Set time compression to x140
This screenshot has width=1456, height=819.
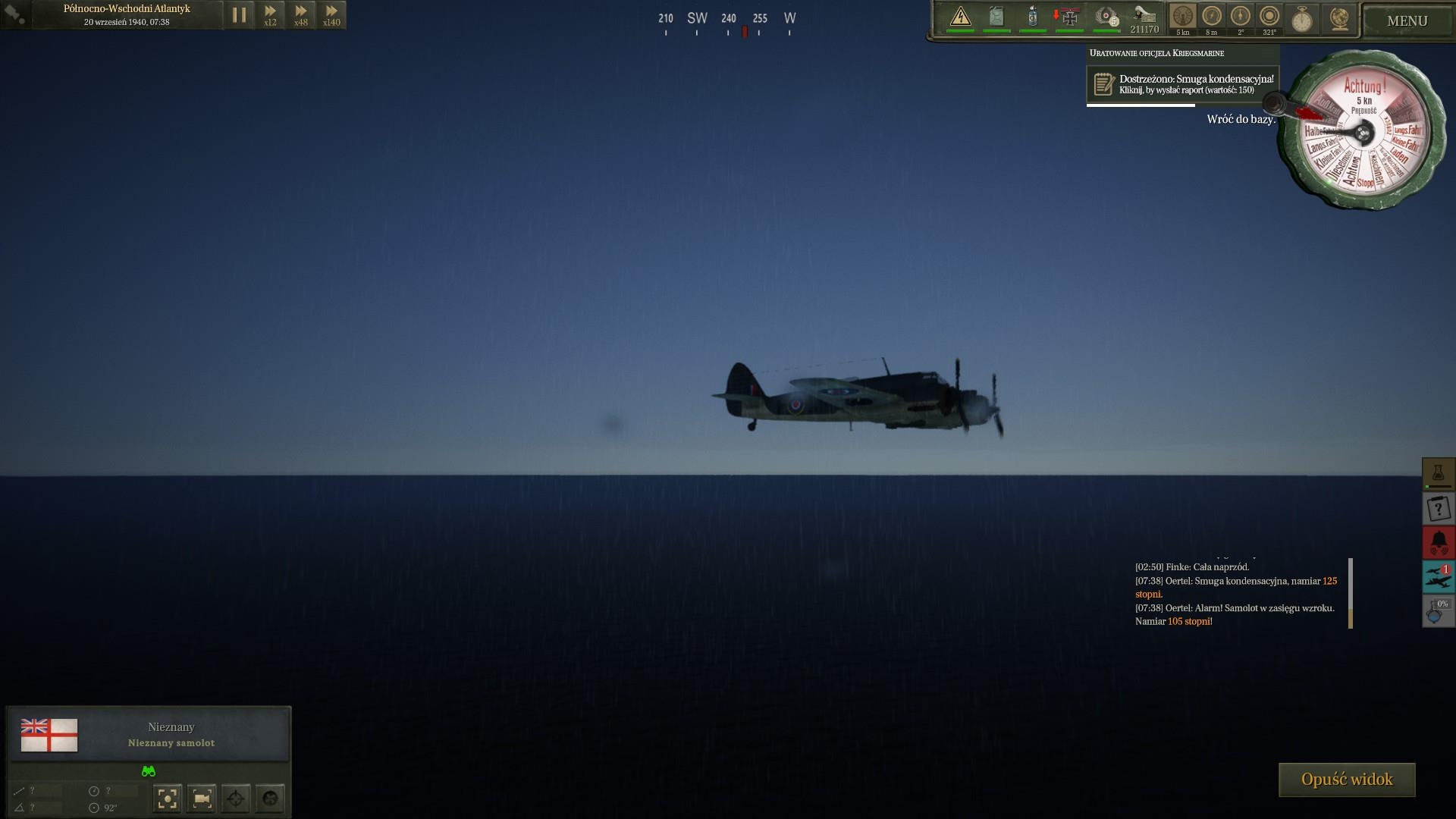[x=331, y=15]
